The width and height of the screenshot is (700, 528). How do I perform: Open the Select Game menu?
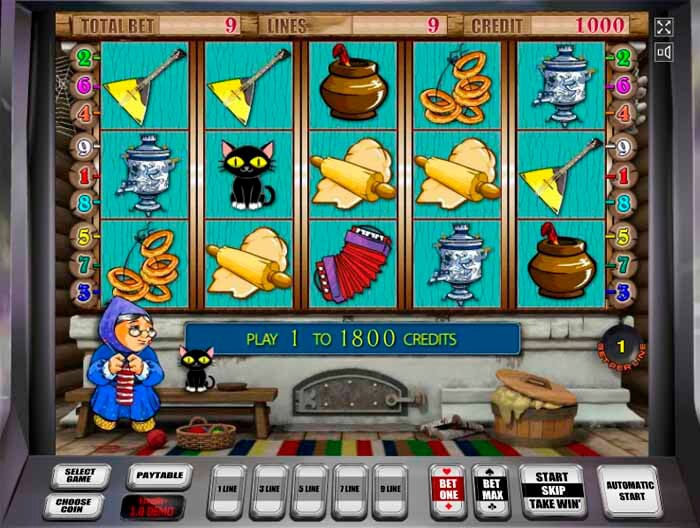[x=80, y=476]
